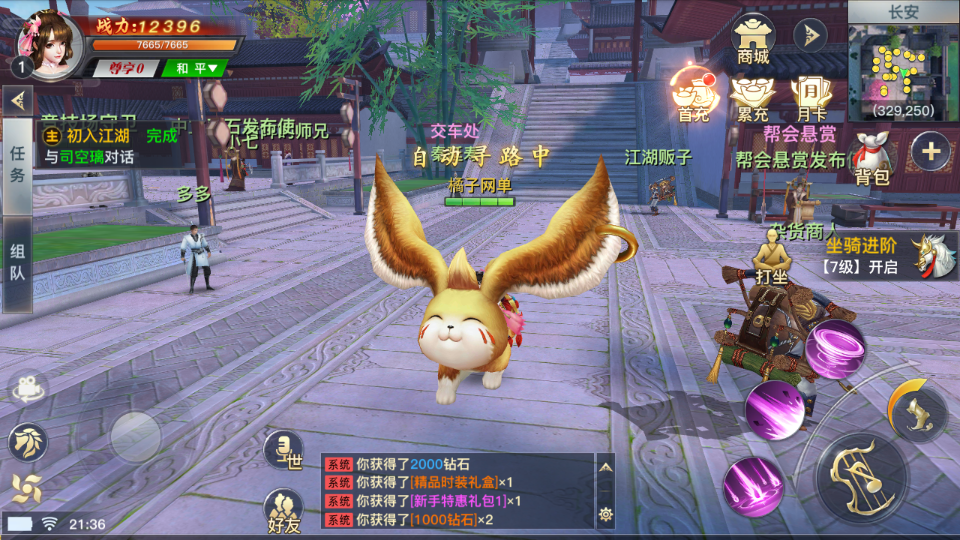Image resolution: width=960 pixels, height=540 pixels.
Task: Expand the round plus menu button
Action: point(931,152)
